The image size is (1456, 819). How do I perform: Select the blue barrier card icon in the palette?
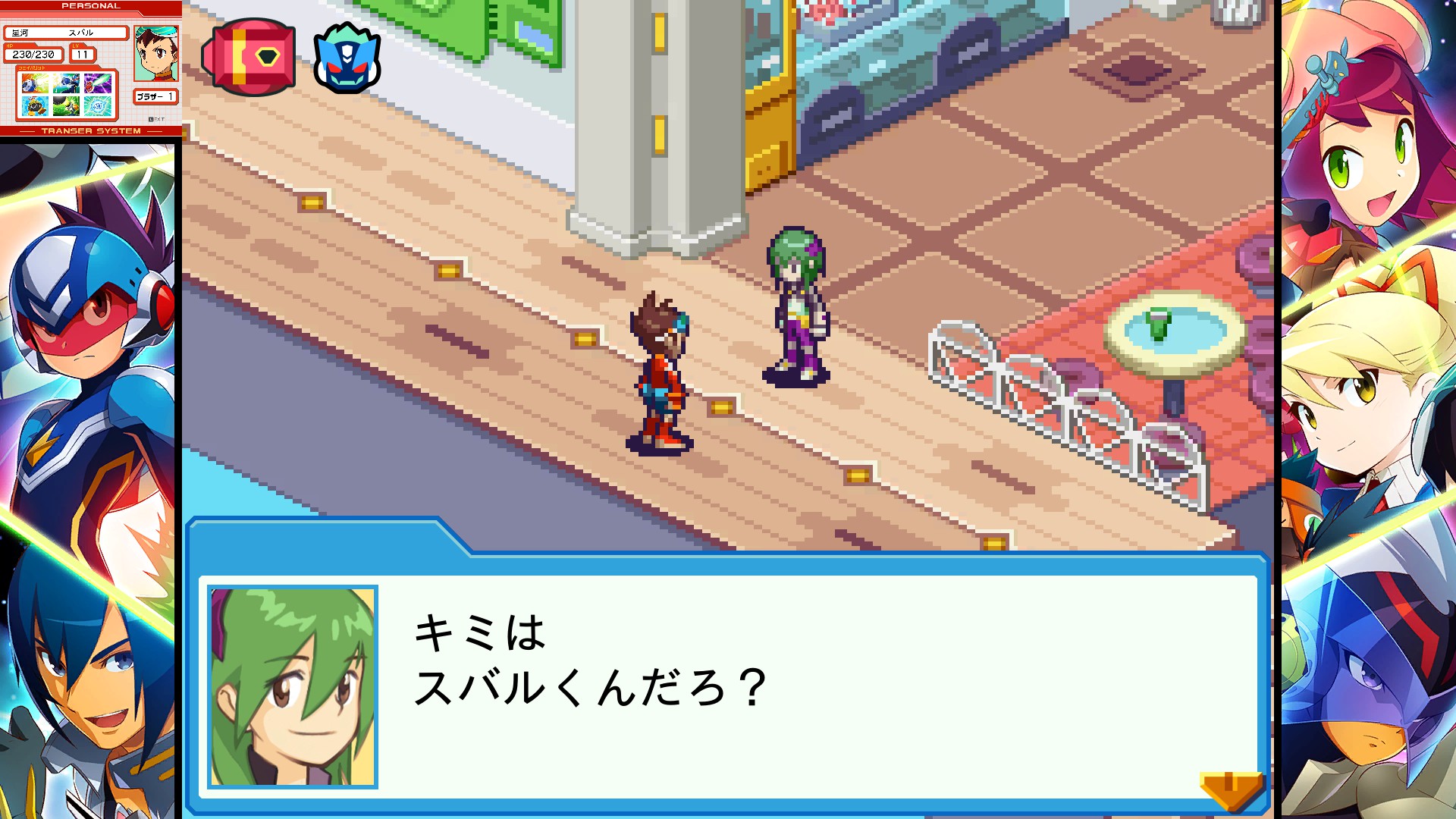point(98,106)
